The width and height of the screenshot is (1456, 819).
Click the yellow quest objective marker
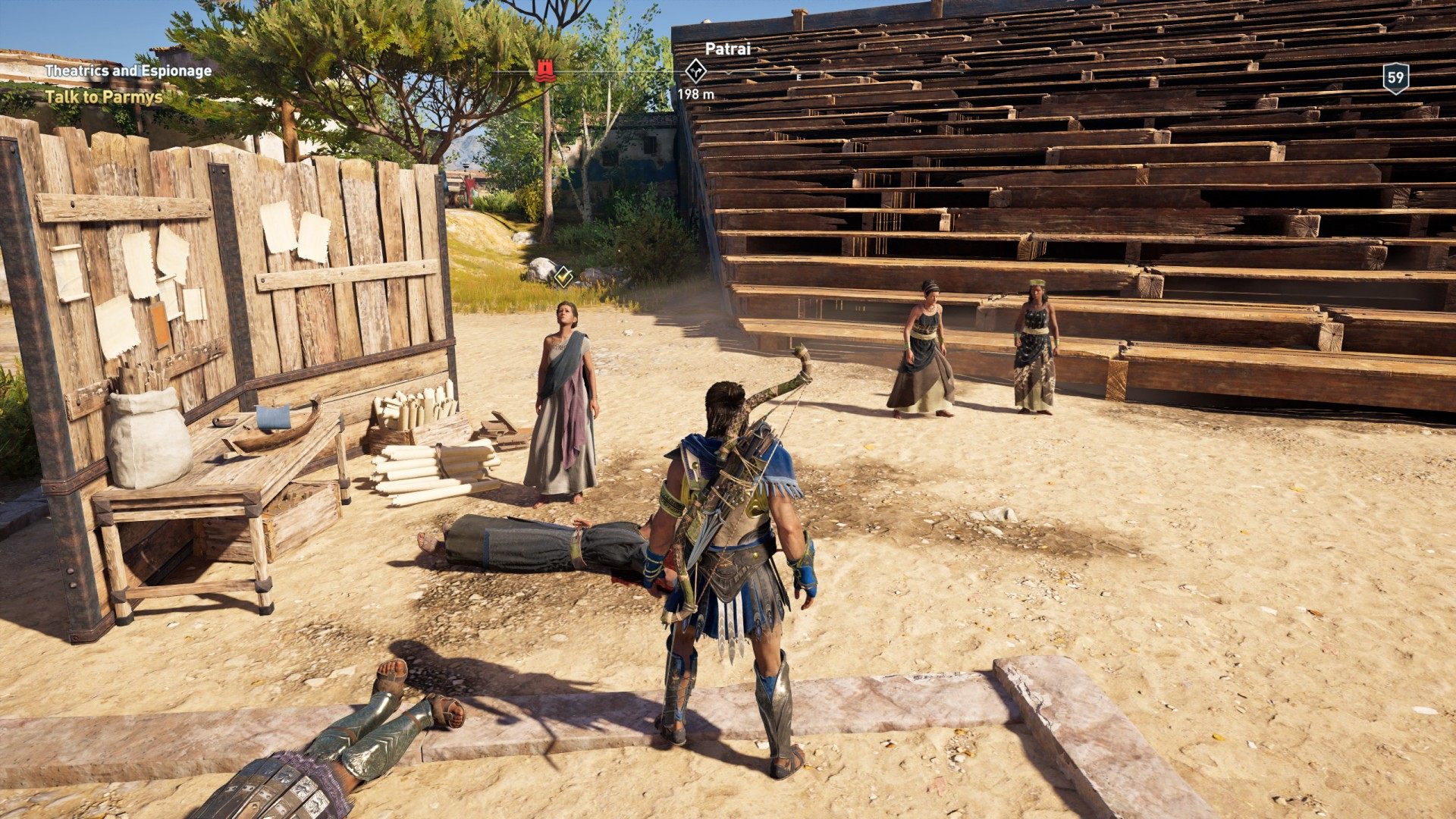[562, 277]
